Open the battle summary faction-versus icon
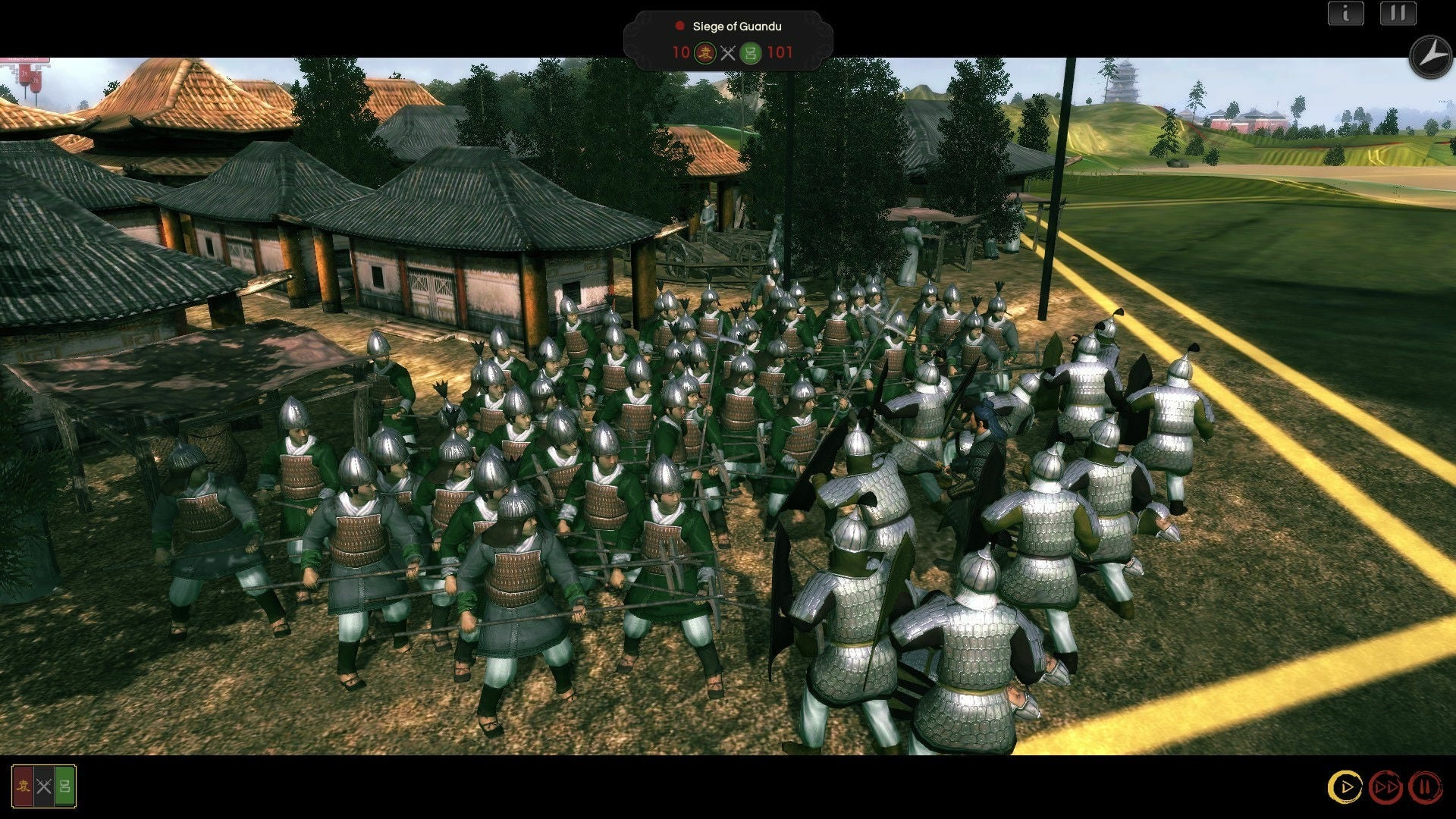The height and width of the screenshot is (819, 1456). pos(44,786)
